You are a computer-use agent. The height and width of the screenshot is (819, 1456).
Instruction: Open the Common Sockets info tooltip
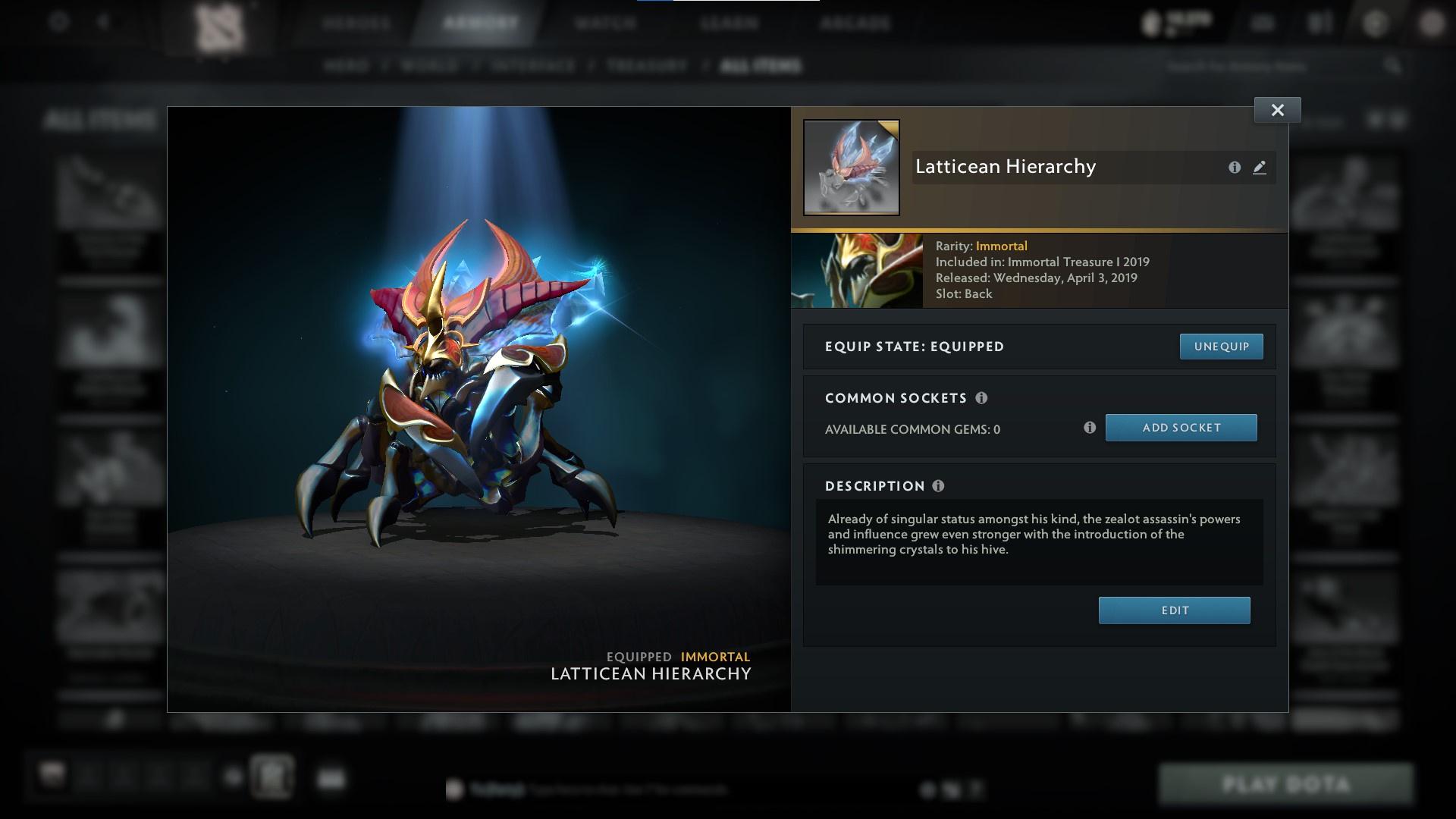click(x=983, y=397)
